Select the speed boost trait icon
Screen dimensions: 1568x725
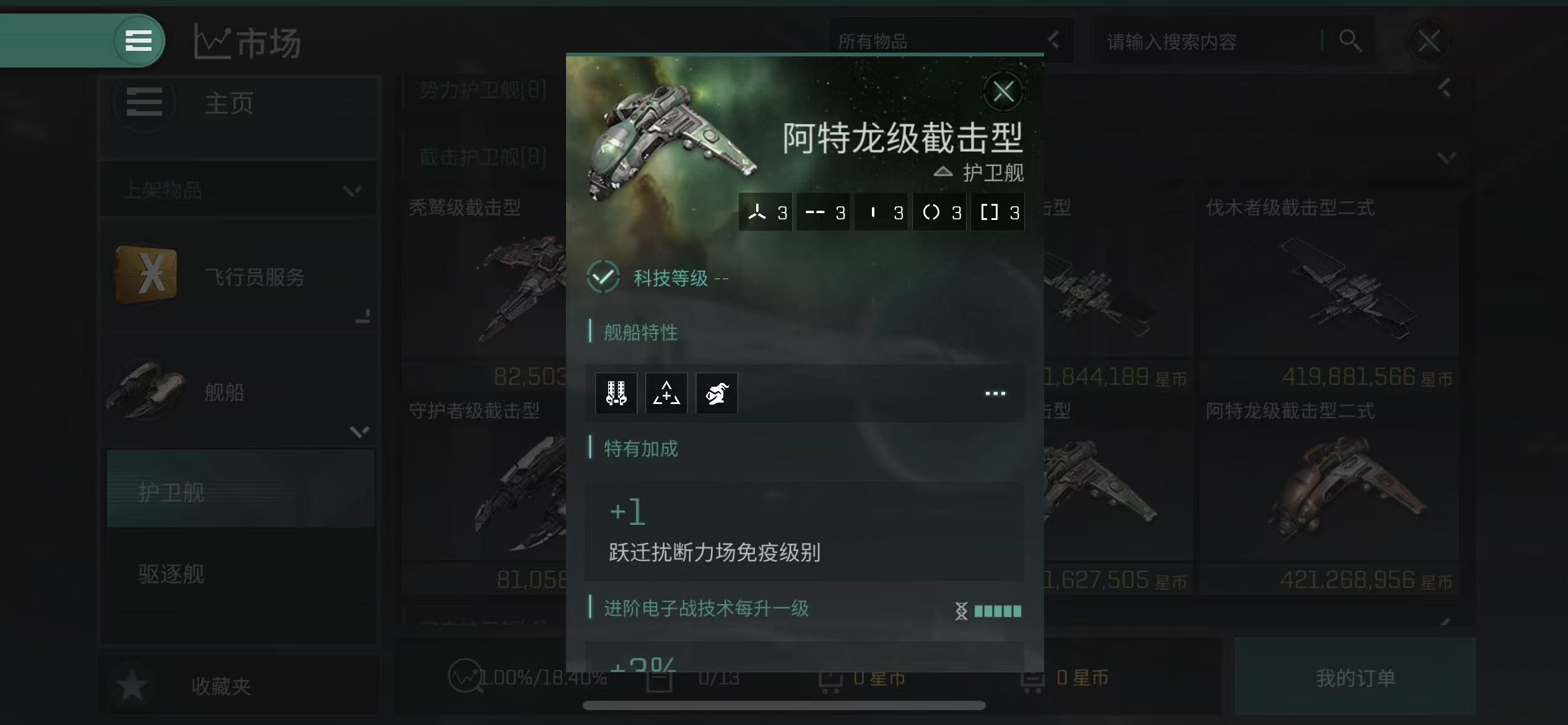(x=716, y=393)
